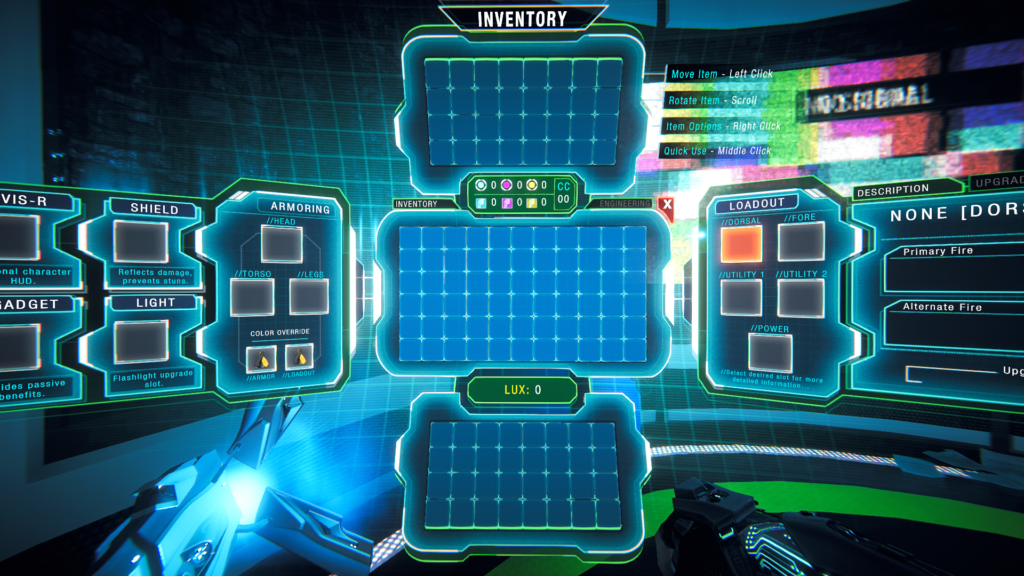The width and height of the screenshot is (1024, 576).
Task: Select the Power loadout slot
Action: tap(770, 351)
